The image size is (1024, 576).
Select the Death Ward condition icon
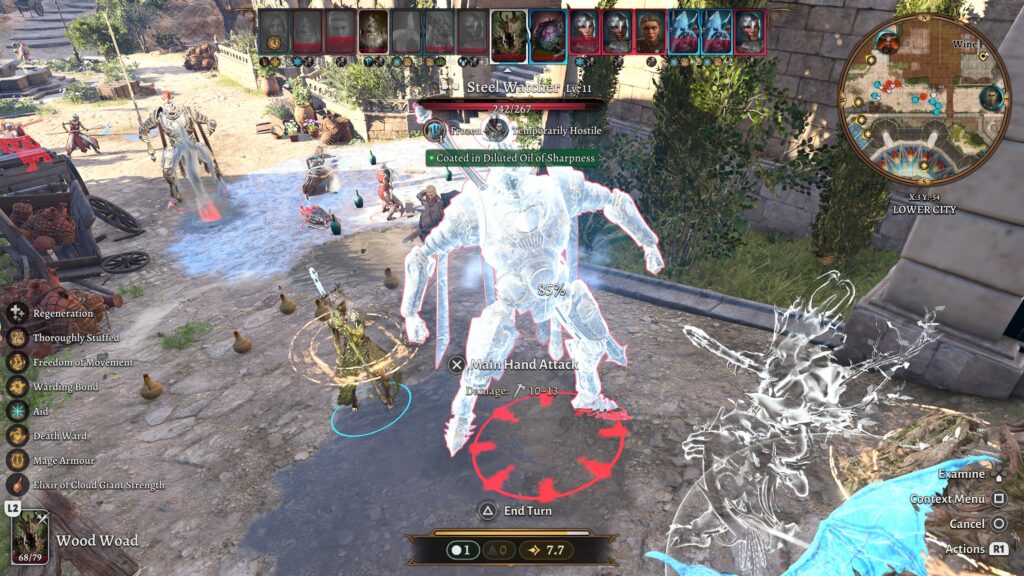click(17, 435)
